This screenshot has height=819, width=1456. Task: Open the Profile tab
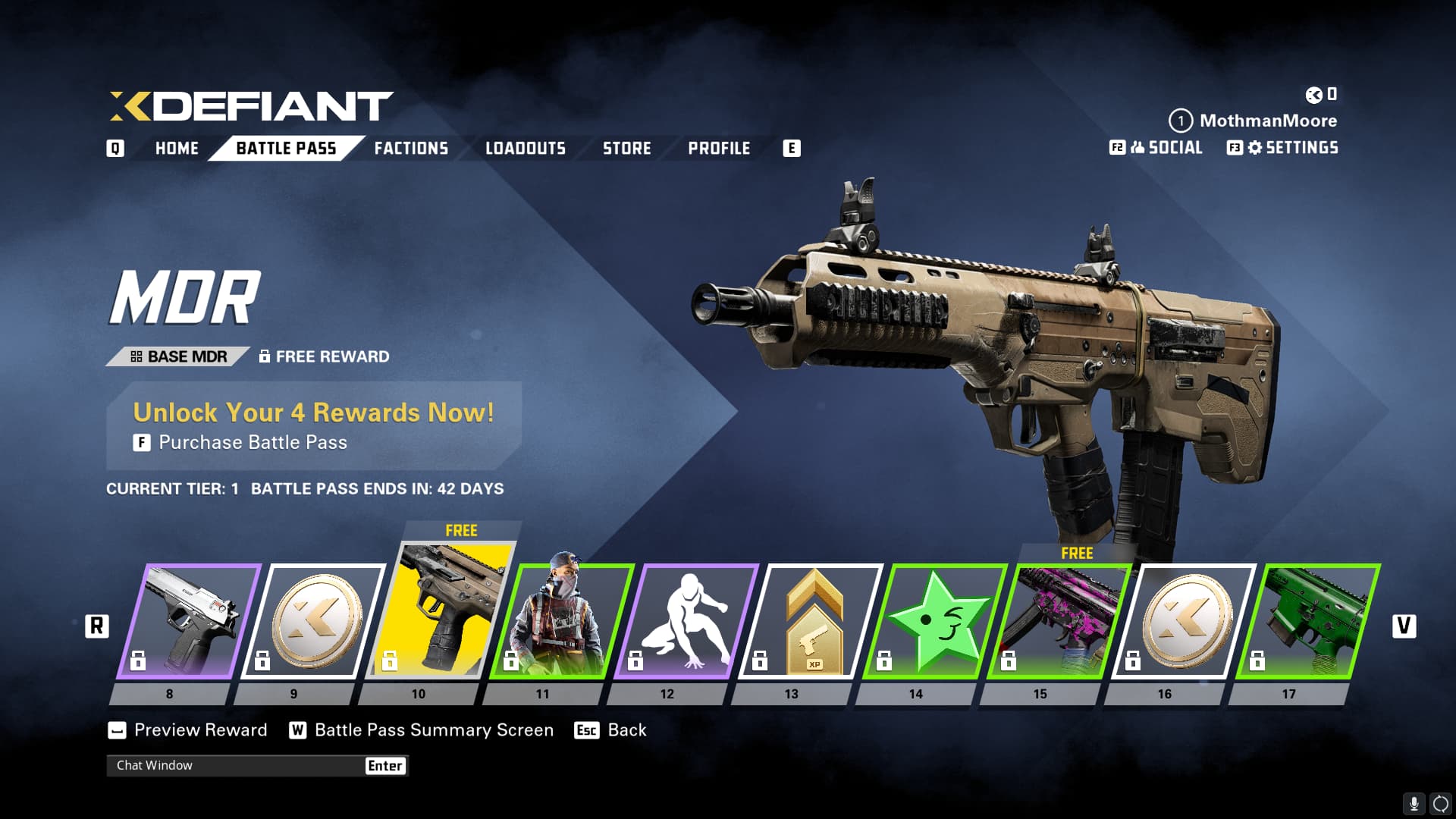point(719,149)
